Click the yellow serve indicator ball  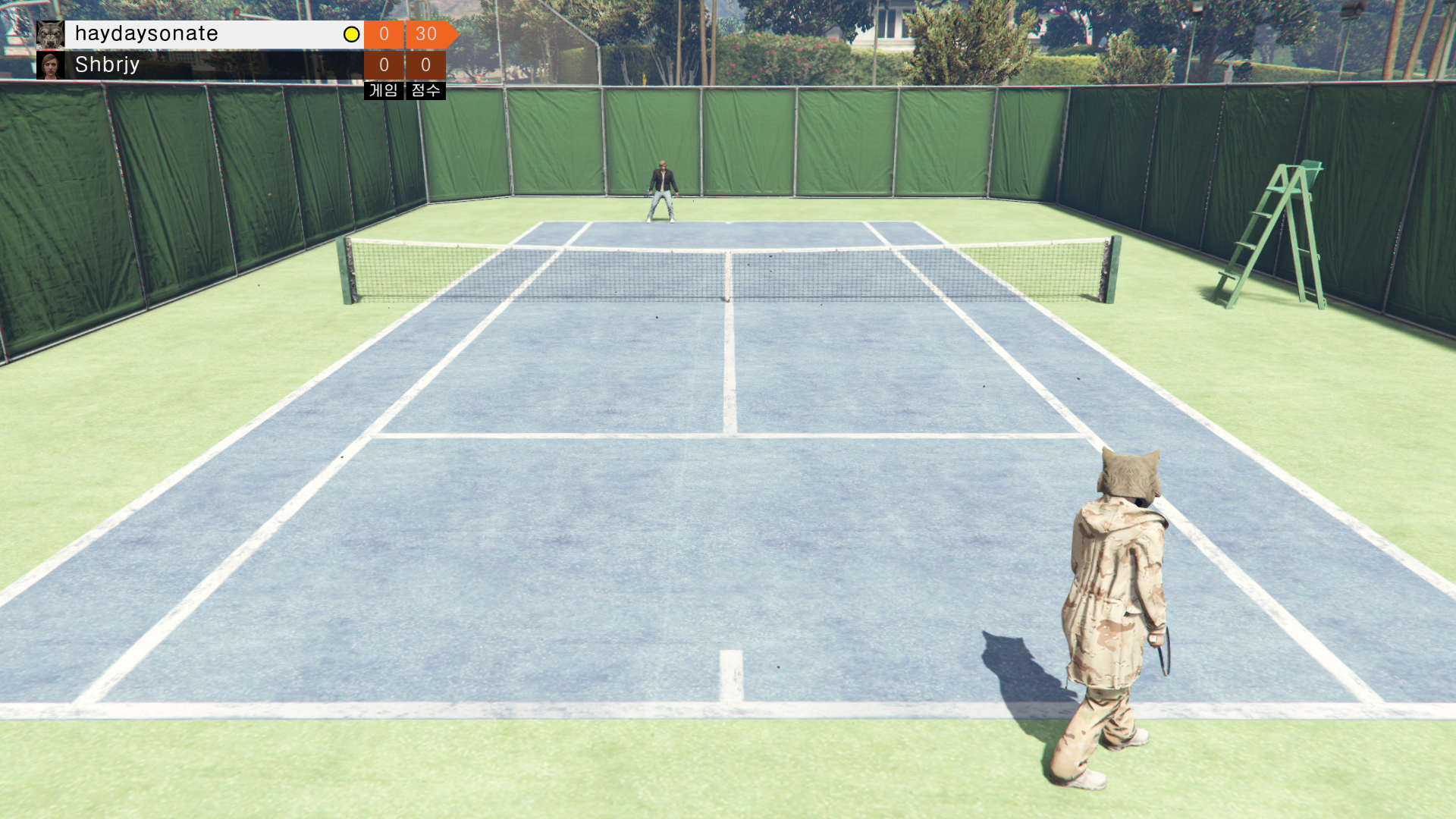click(351, 34)
